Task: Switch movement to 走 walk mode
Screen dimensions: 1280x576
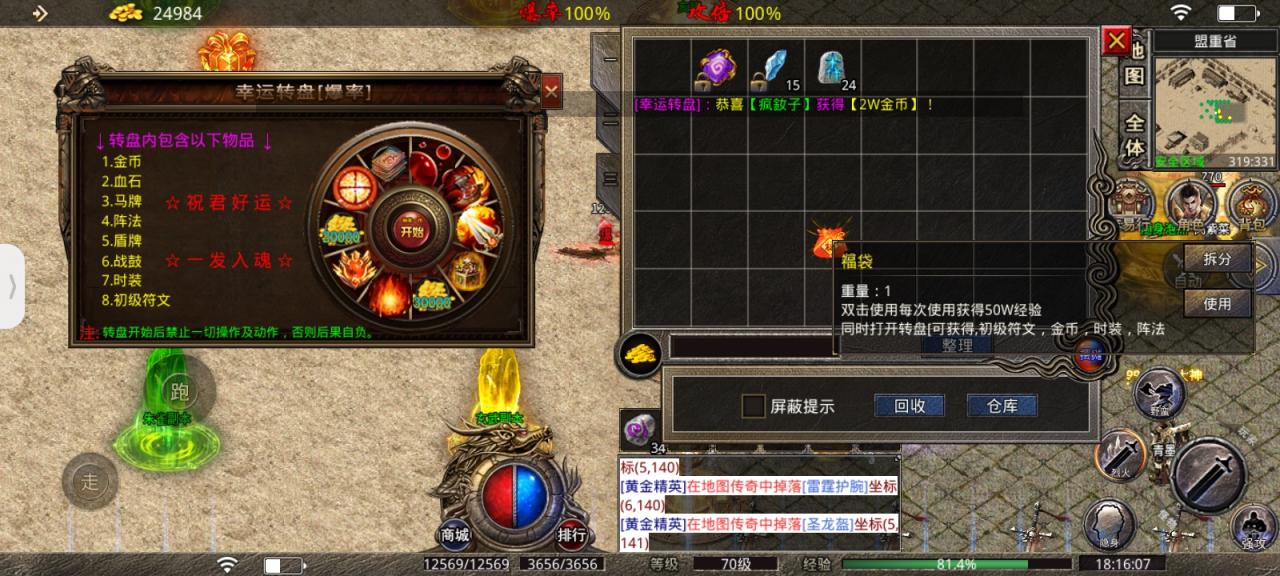Action: tap(91, 482)
